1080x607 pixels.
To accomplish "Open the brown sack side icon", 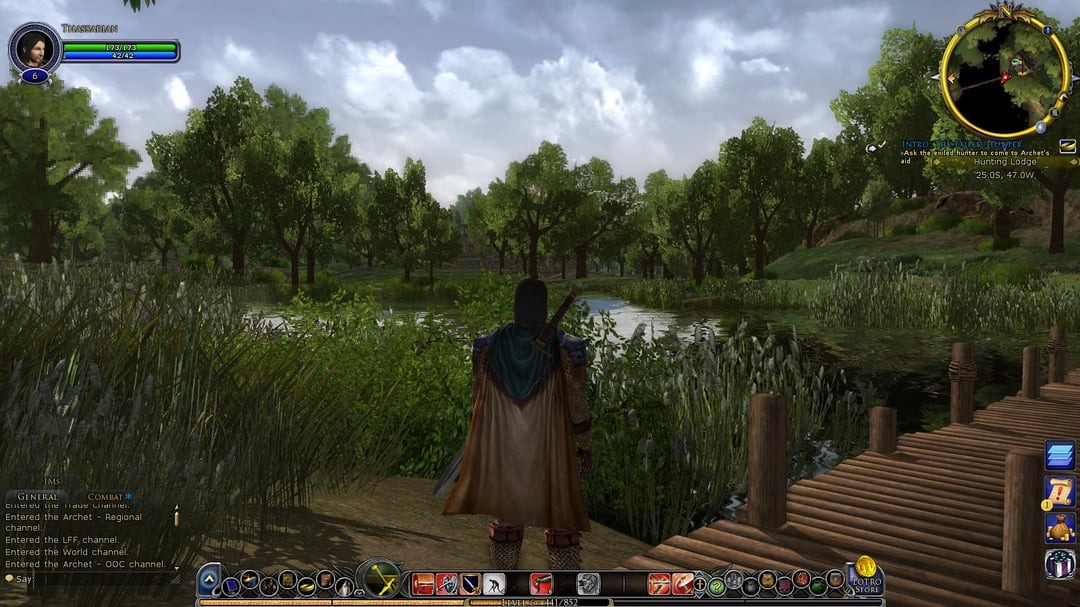I will [x=1060, y=527].
